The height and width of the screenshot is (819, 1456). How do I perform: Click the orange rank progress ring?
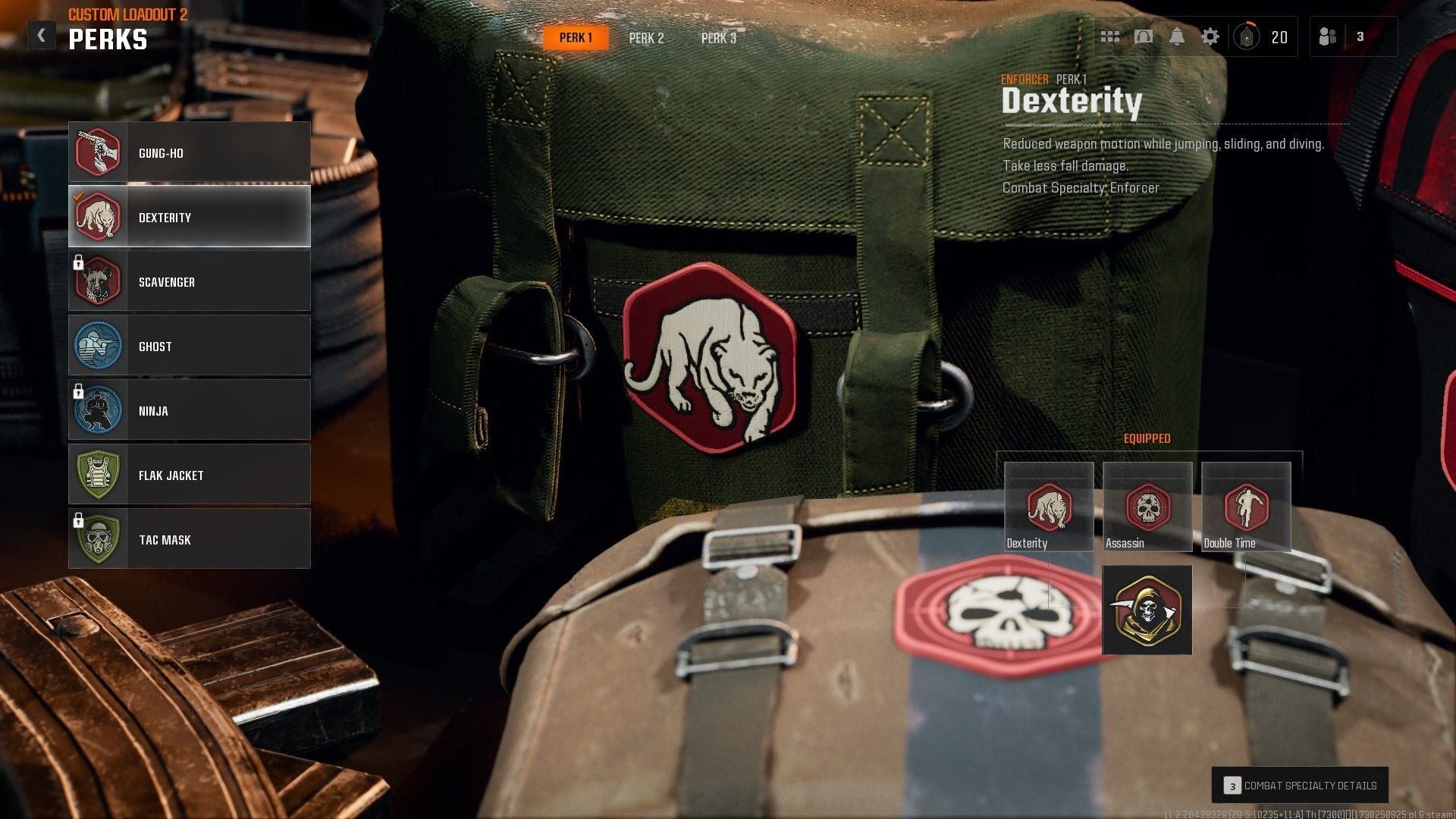click(1251, 24)
